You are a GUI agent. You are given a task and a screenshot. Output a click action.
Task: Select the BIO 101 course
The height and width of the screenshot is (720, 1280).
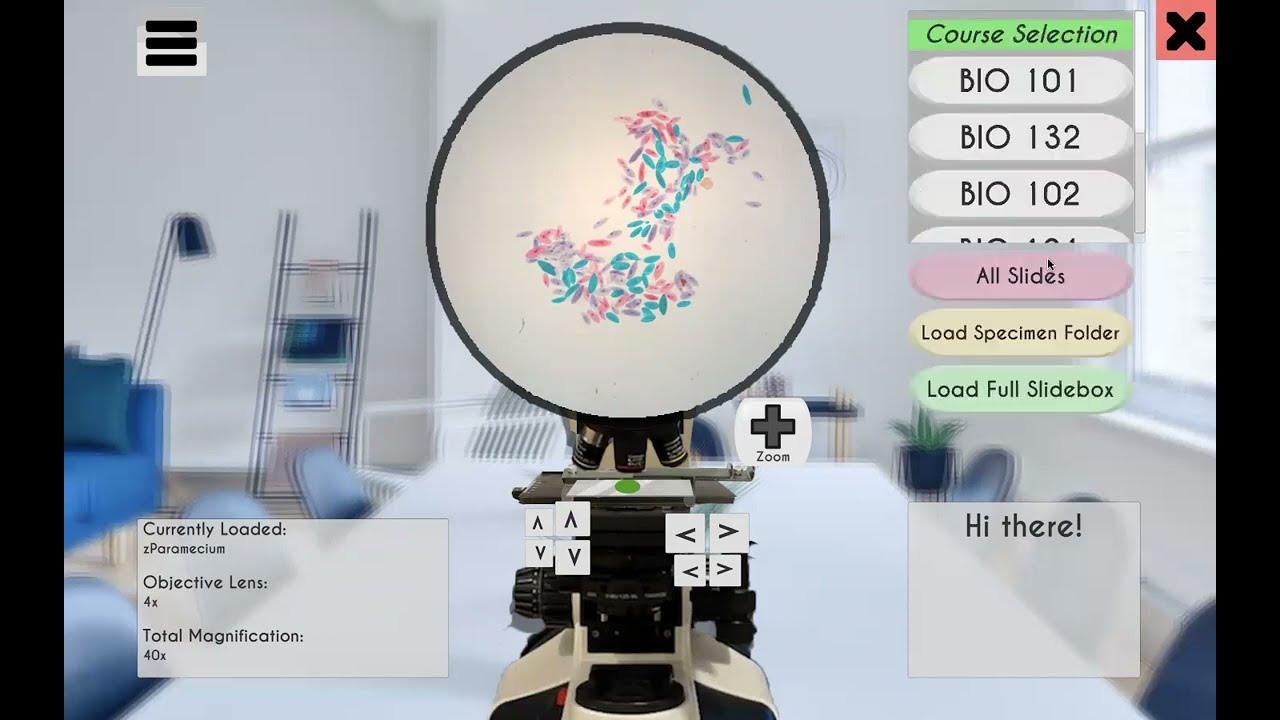point(1019,80)
